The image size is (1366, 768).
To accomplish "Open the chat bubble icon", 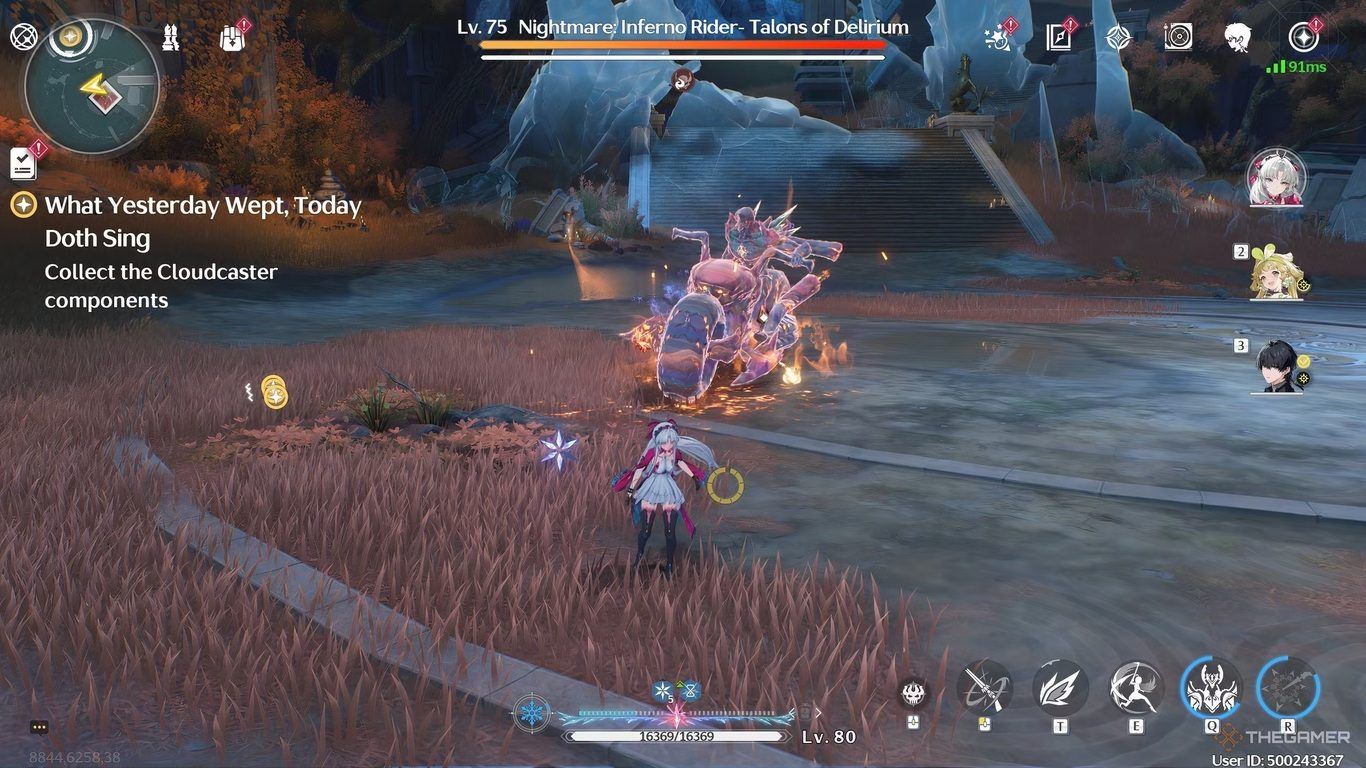I will click(39, 728).
